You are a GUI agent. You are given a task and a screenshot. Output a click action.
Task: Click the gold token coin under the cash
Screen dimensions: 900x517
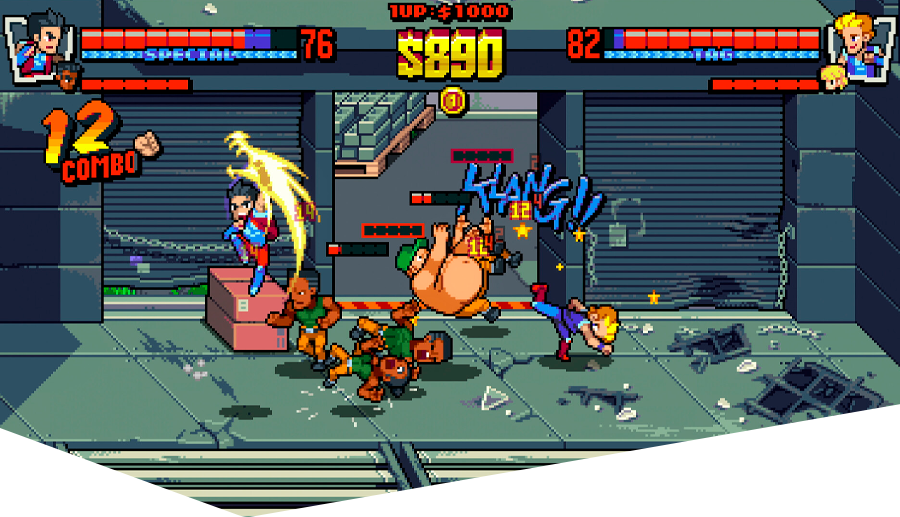pos(453,100)
